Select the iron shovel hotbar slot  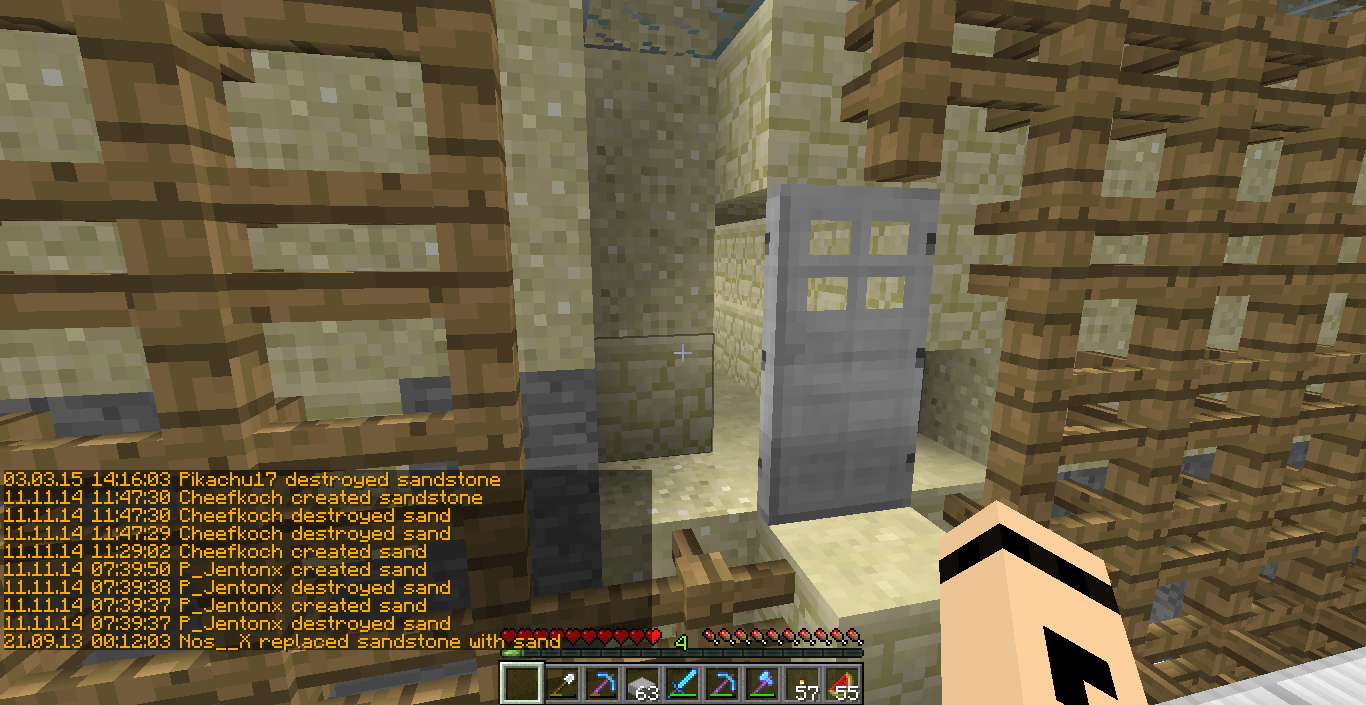click(562, 684)
